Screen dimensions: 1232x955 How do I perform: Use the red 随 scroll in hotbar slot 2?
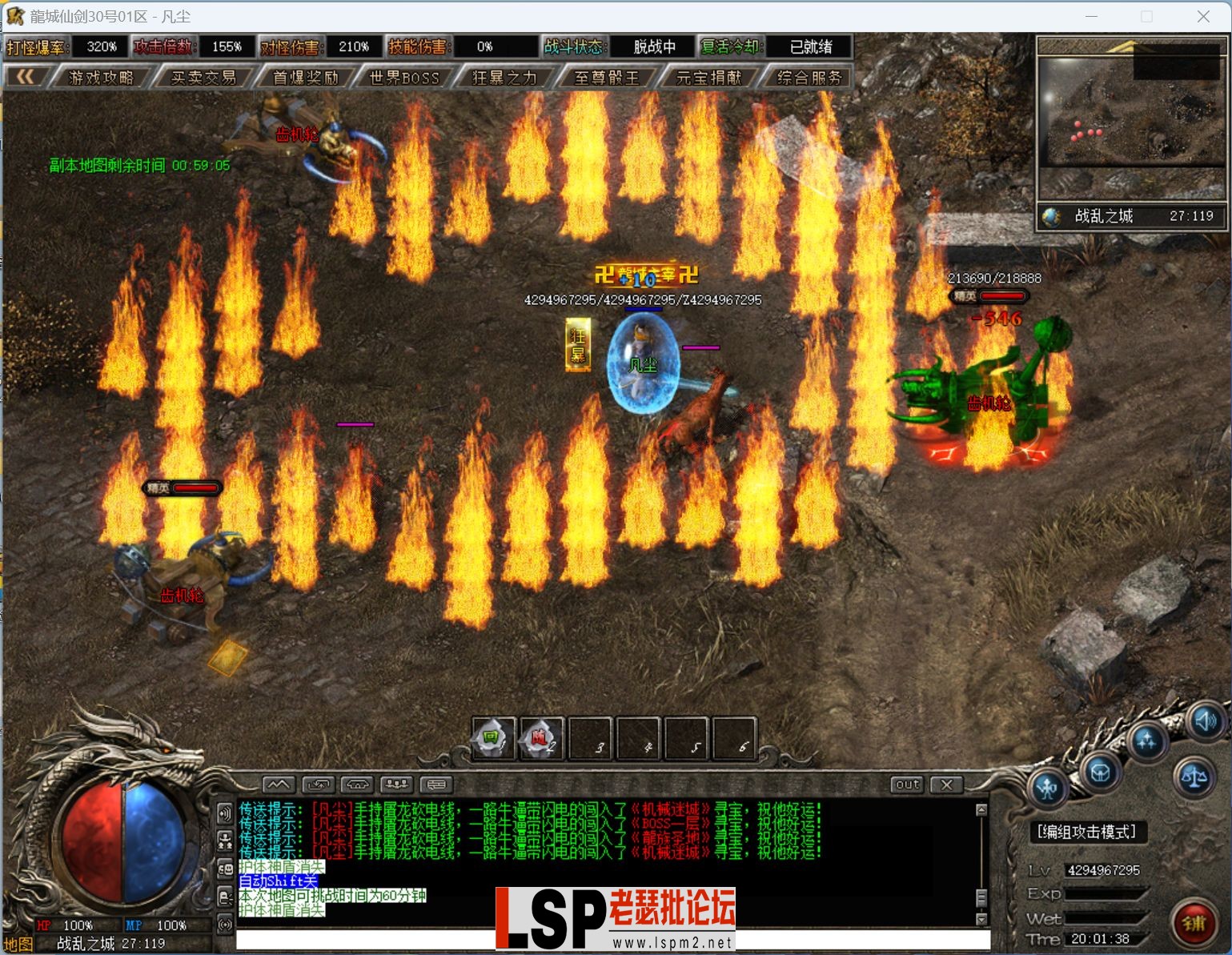coord(540,739)
